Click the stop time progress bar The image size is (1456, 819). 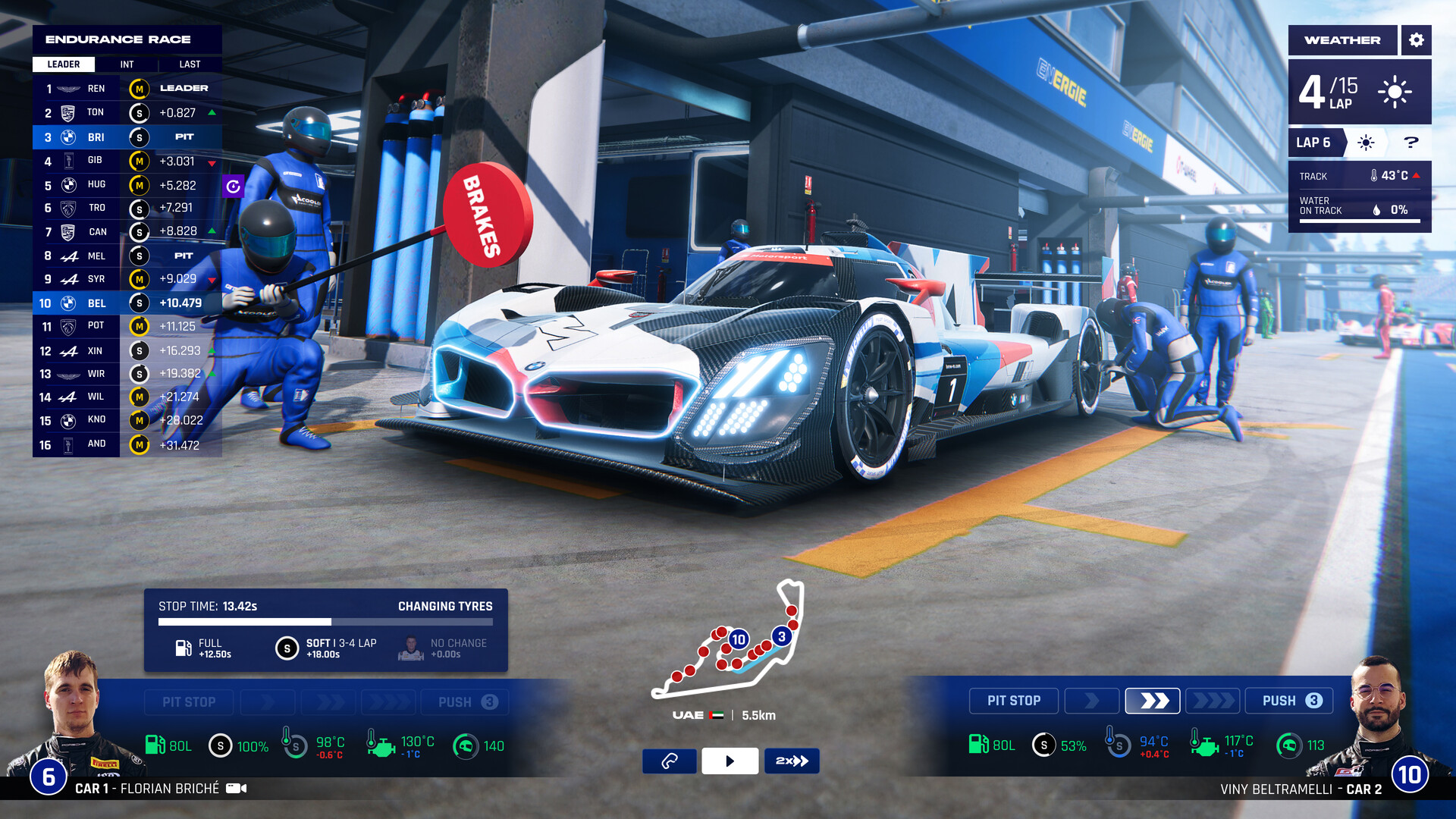pyautogui.click(x=326, y=620)
